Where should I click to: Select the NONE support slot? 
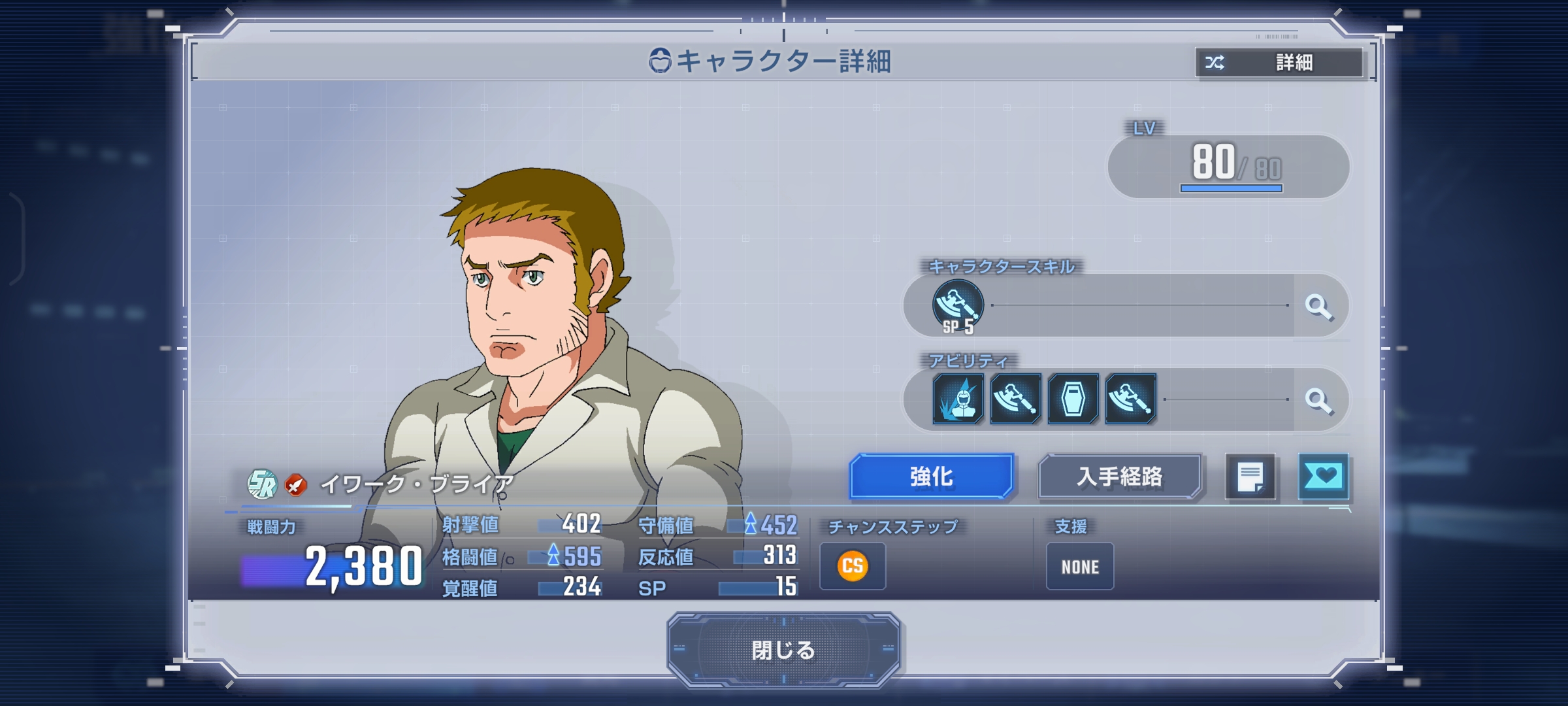pos(1080,567)
